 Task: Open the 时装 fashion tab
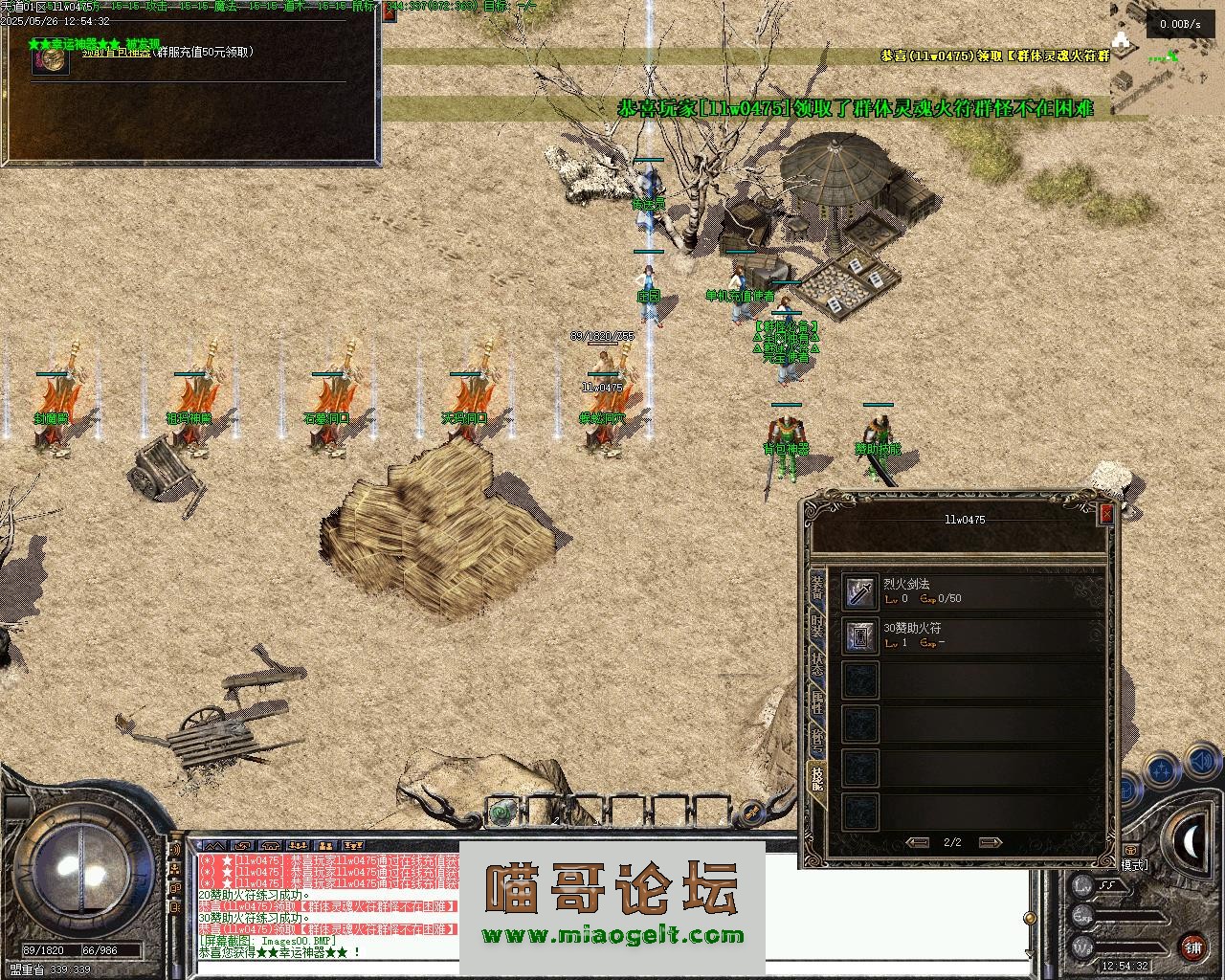tap(817, 628)
